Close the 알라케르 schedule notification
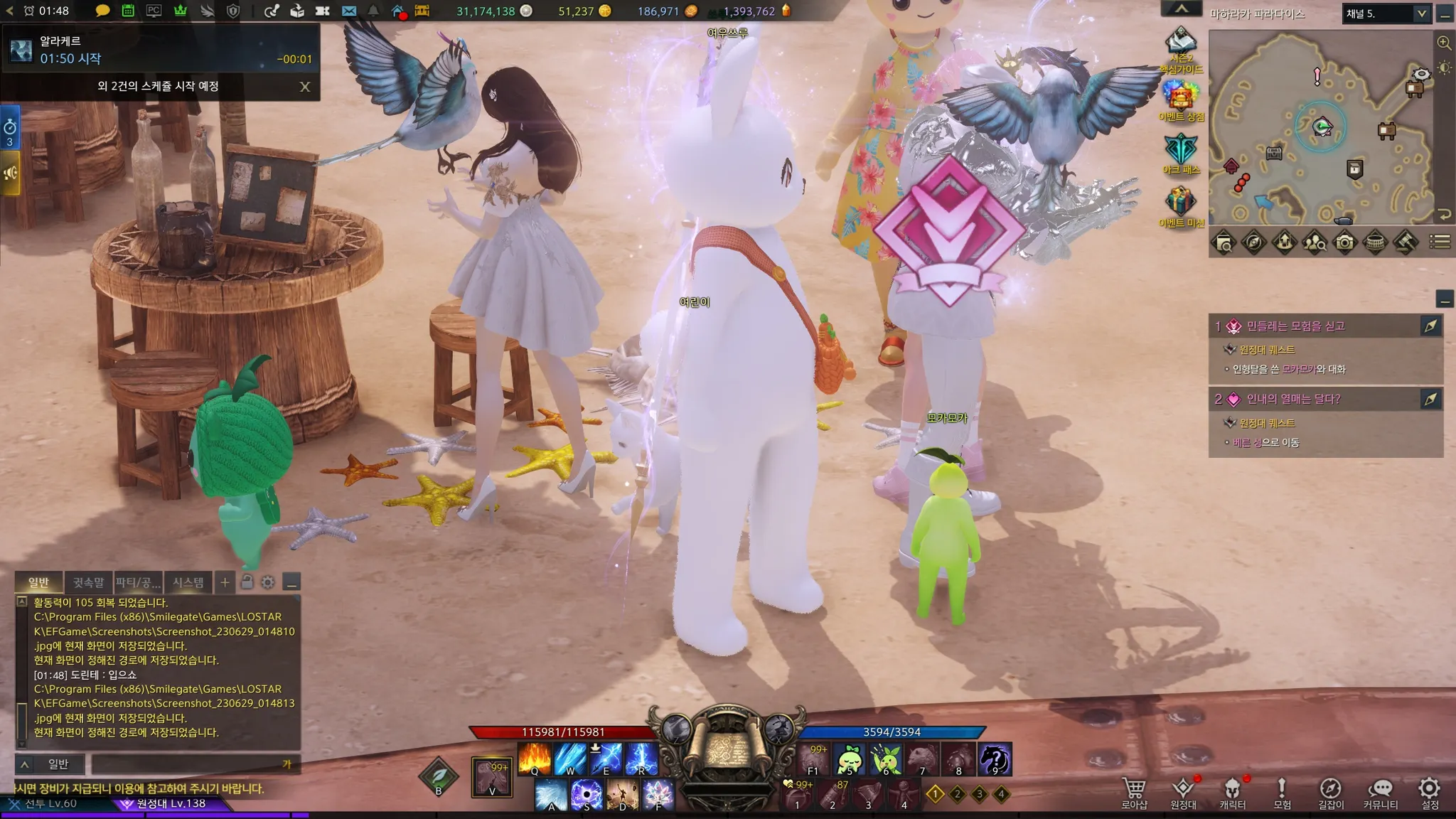 pos(305,87)
